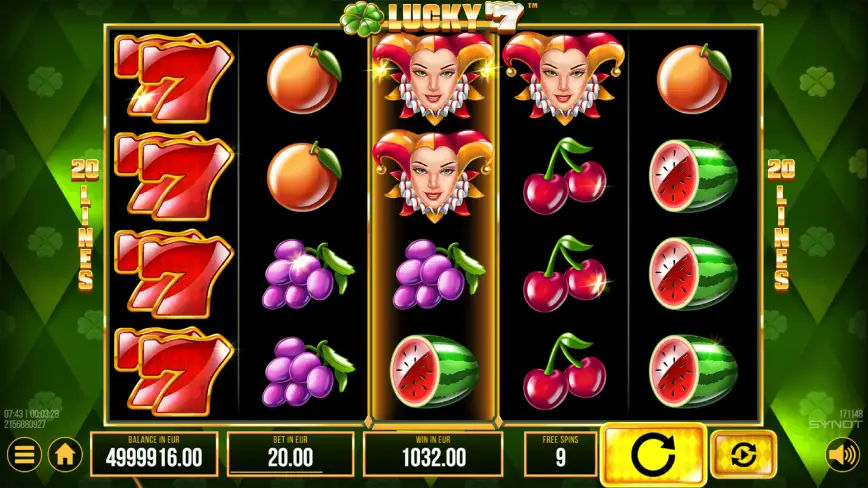The image size is (868, 488).
Task: Go to the home screen
Action: [65, 455]
